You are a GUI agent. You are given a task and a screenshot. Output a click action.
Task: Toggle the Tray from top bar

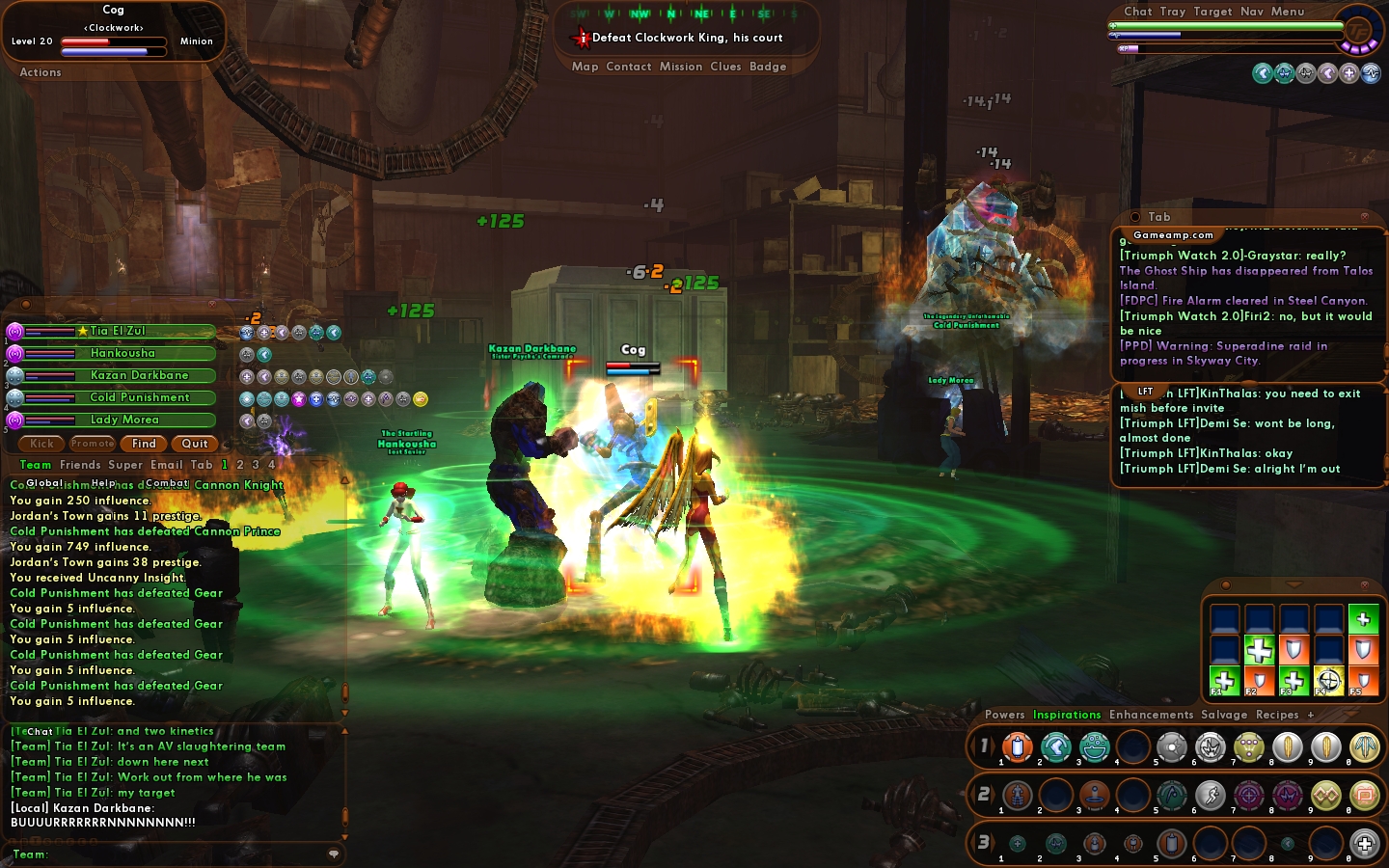pyautogui.click(x=1173, y=12)
